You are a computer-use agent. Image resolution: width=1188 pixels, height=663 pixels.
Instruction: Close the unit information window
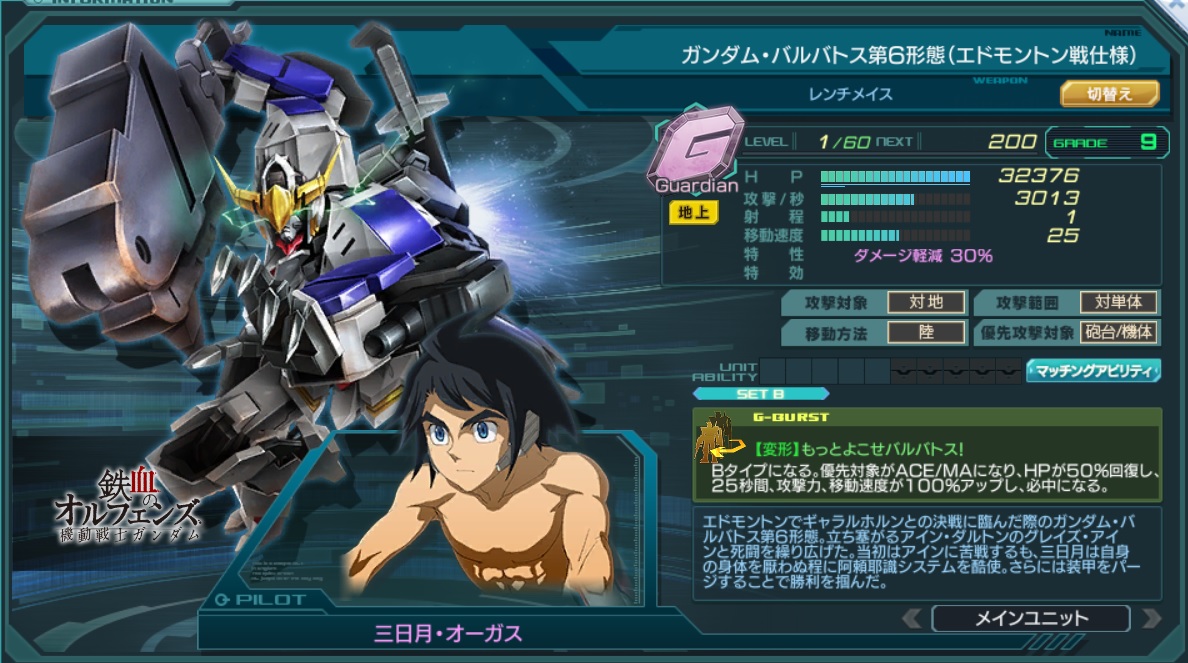pyautogui.click(x=1175, y=6)
